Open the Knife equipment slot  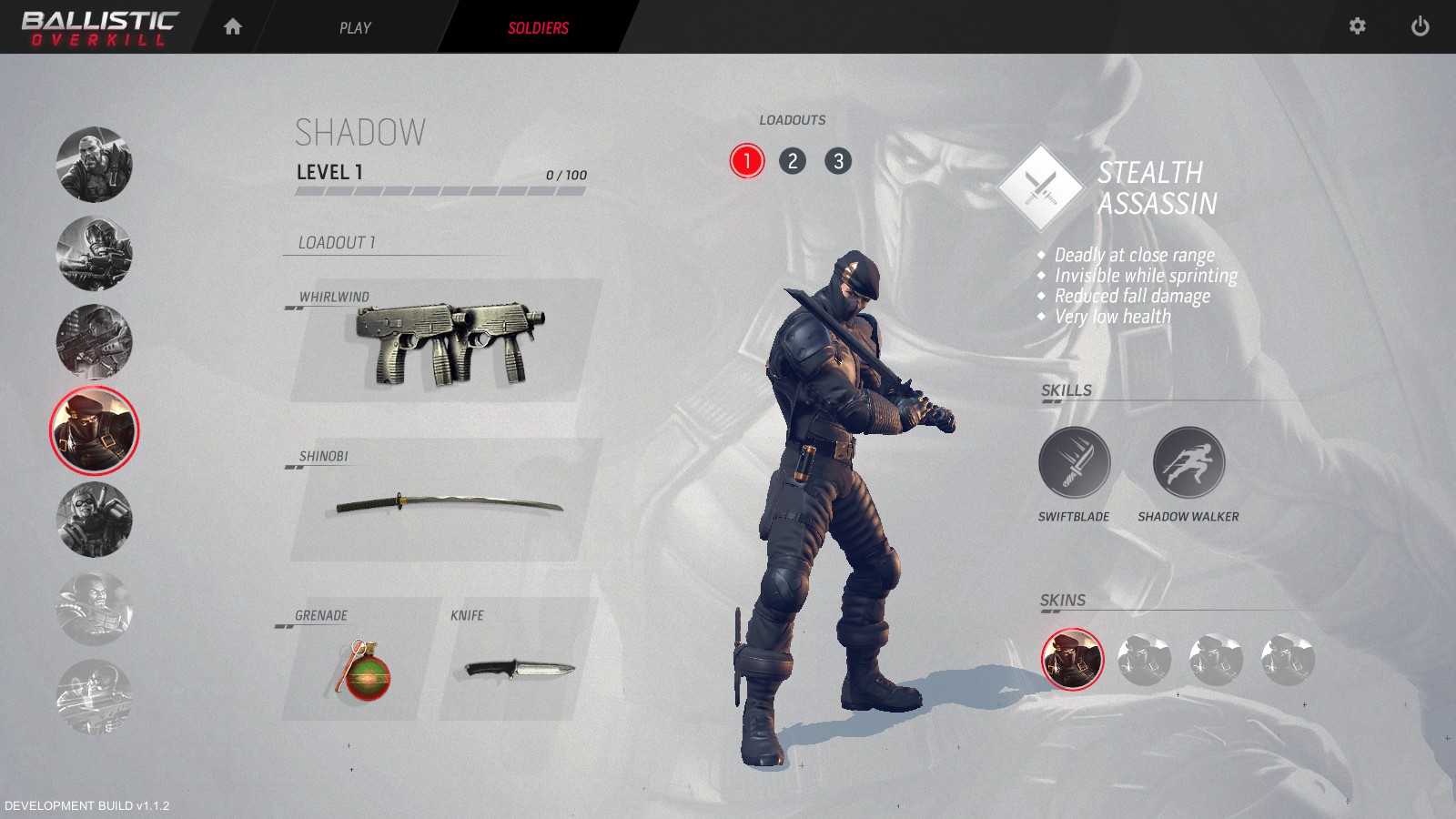pyautogui.click(x=519, y=669)
